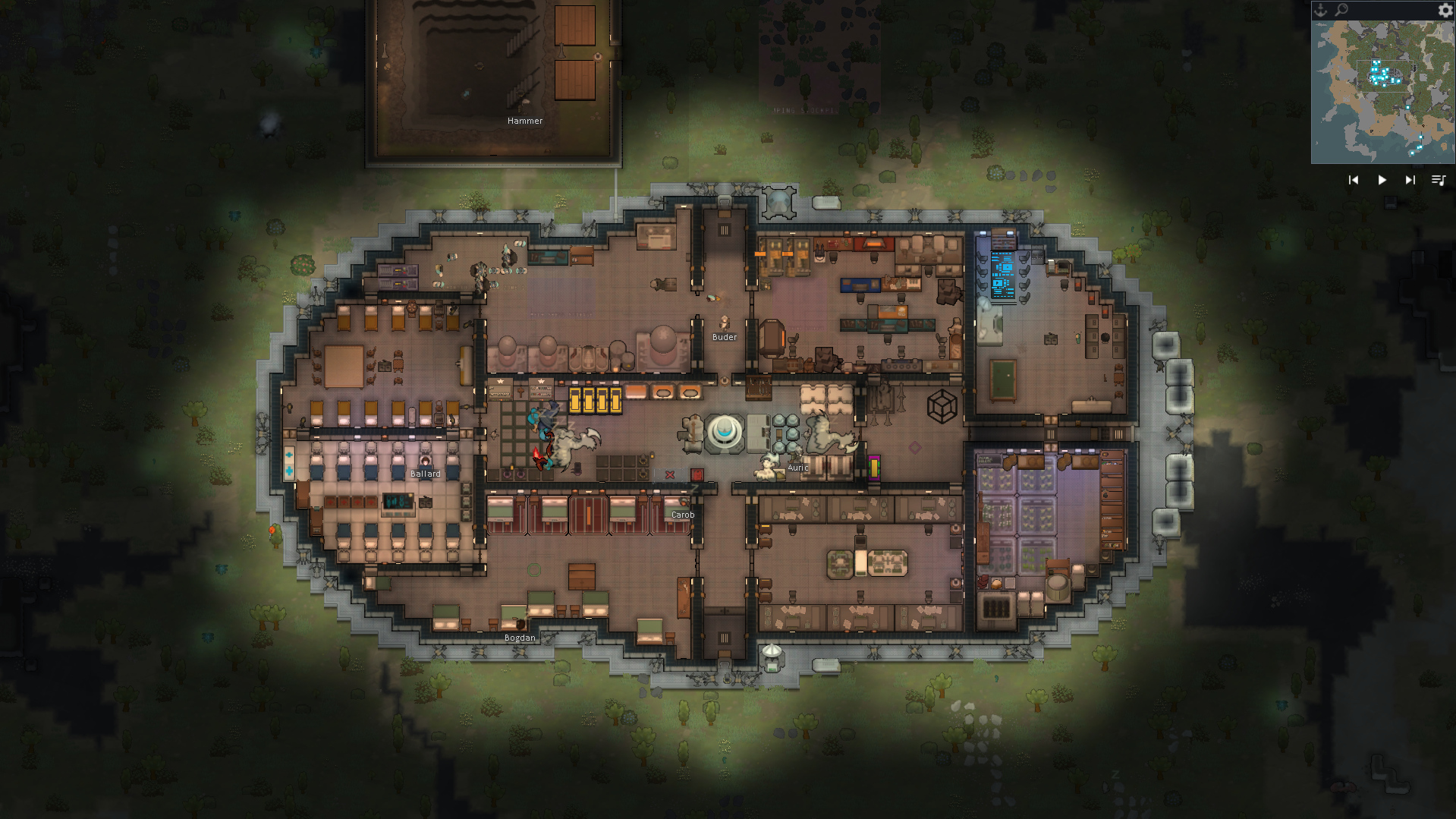Click the minimap magnifying glass icon
Screen dimensions: 1456x819
1341,10
